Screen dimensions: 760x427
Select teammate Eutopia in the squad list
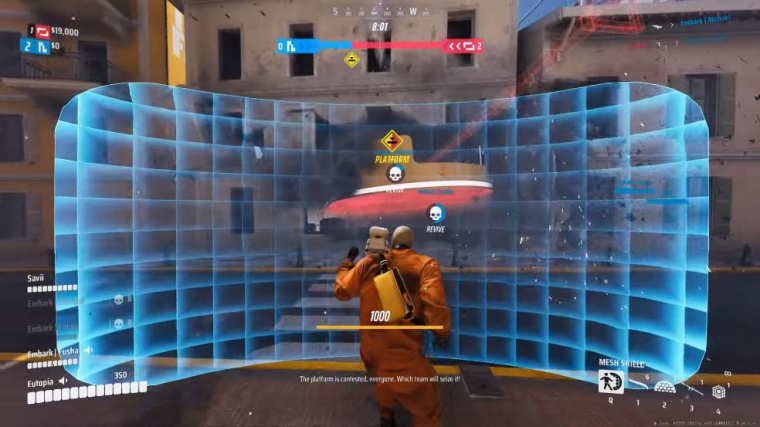pos(41,381)
